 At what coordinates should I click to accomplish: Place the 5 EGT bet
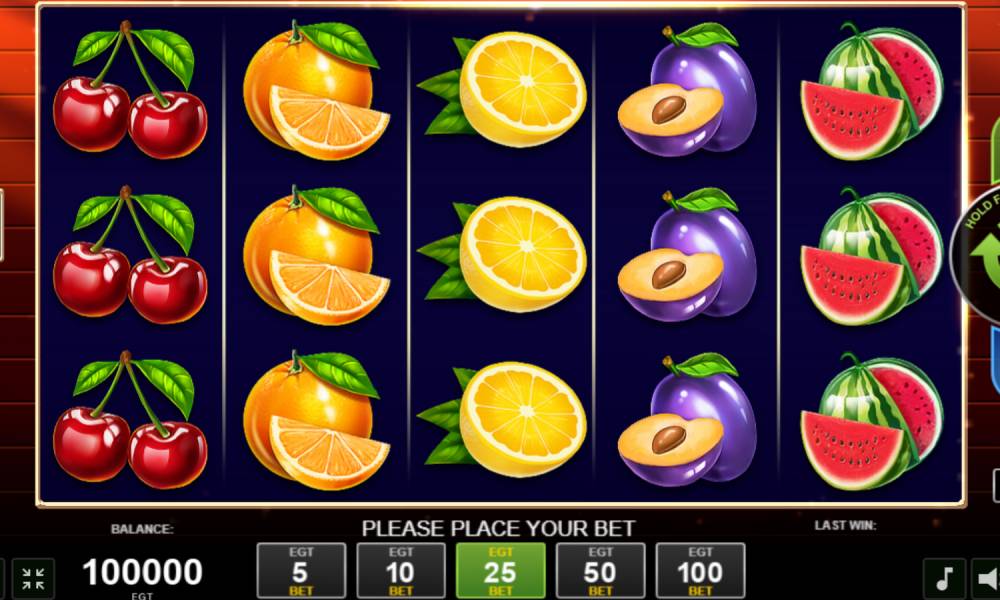[x=301, y=570]
